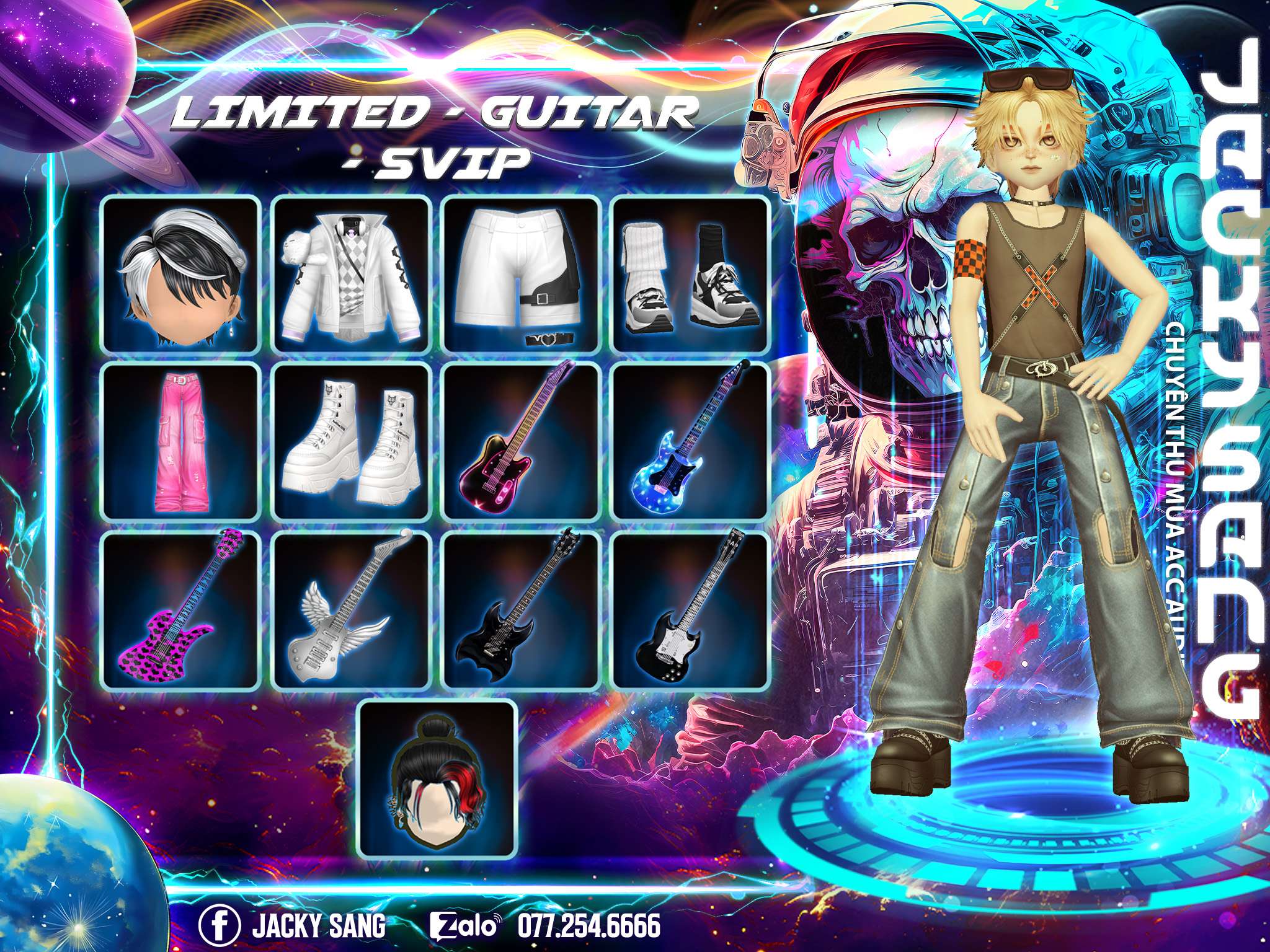Select the white platform boots
Image resolution: width=1270 pixels, height=952 pixels.
[352, 442]
